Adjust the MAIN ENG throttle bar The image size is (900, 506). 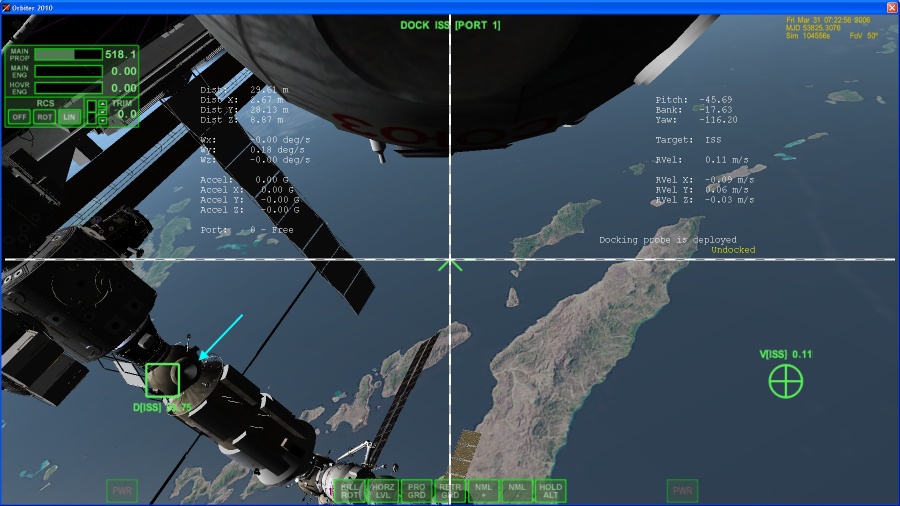68,71
